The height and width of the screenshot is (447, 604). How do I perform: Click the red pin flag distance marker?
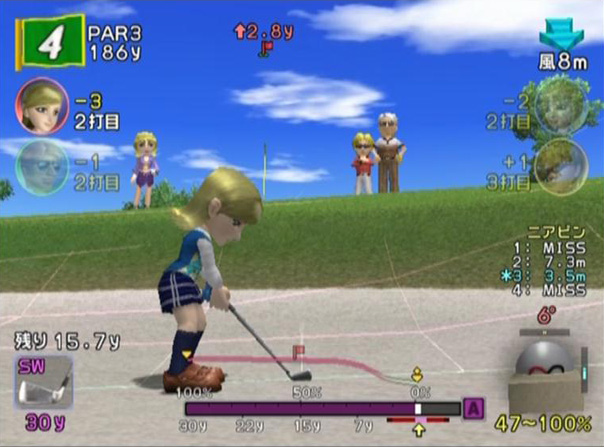point(265,46)
